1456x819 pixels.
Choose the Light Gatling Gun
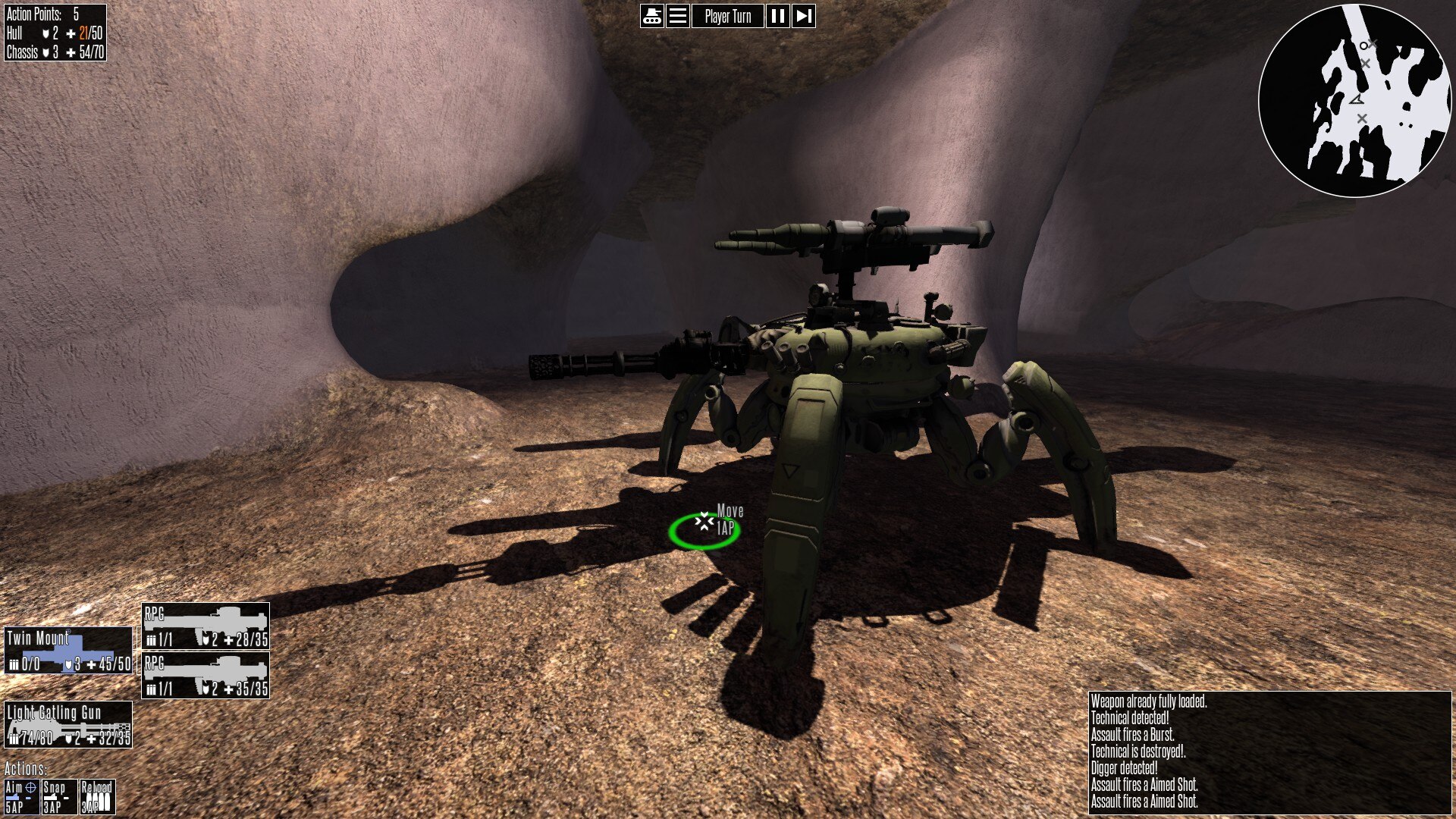coord(68,724)
